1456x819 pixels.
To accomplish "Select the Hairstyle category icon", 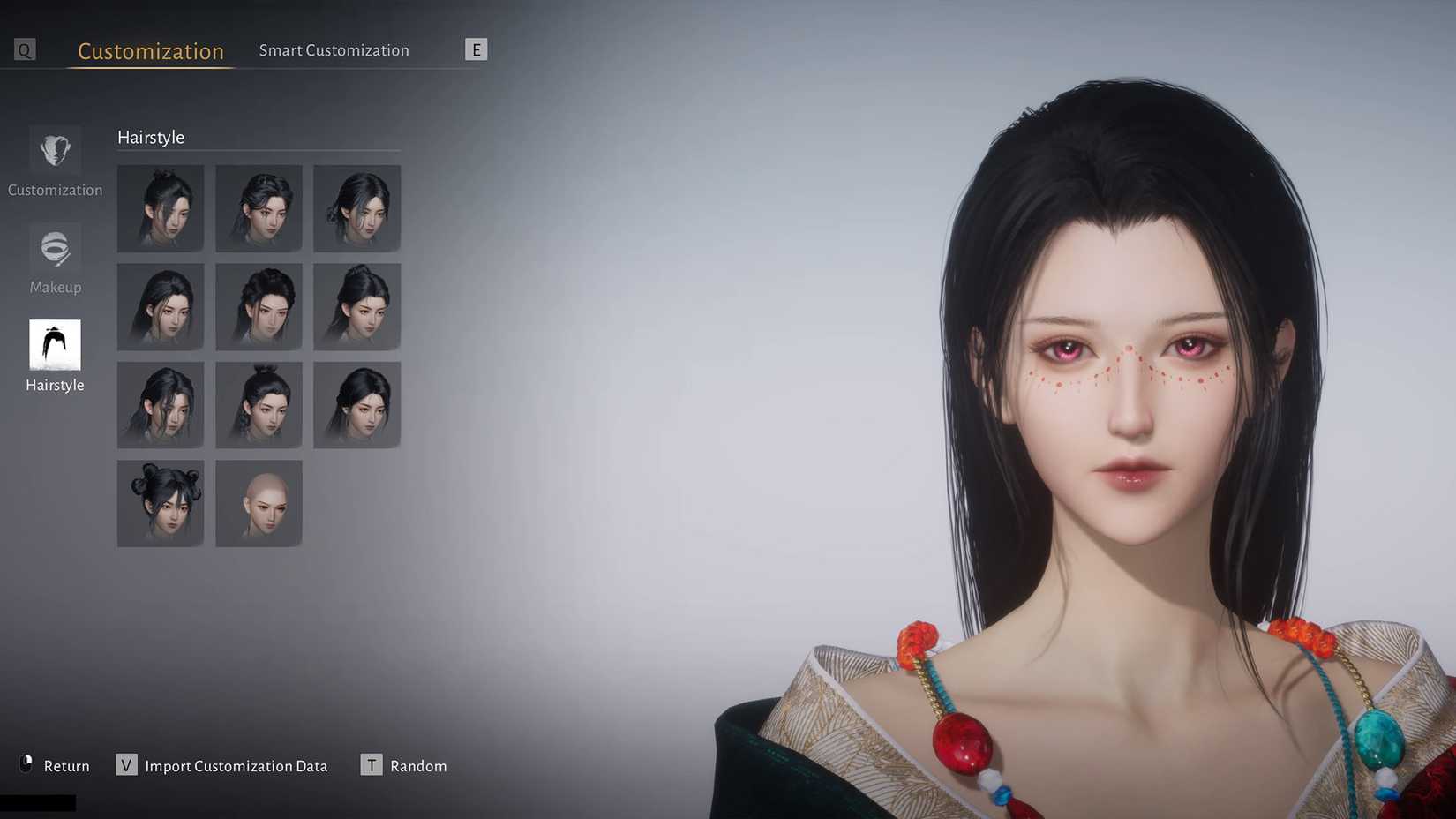I will click(55, 345).
